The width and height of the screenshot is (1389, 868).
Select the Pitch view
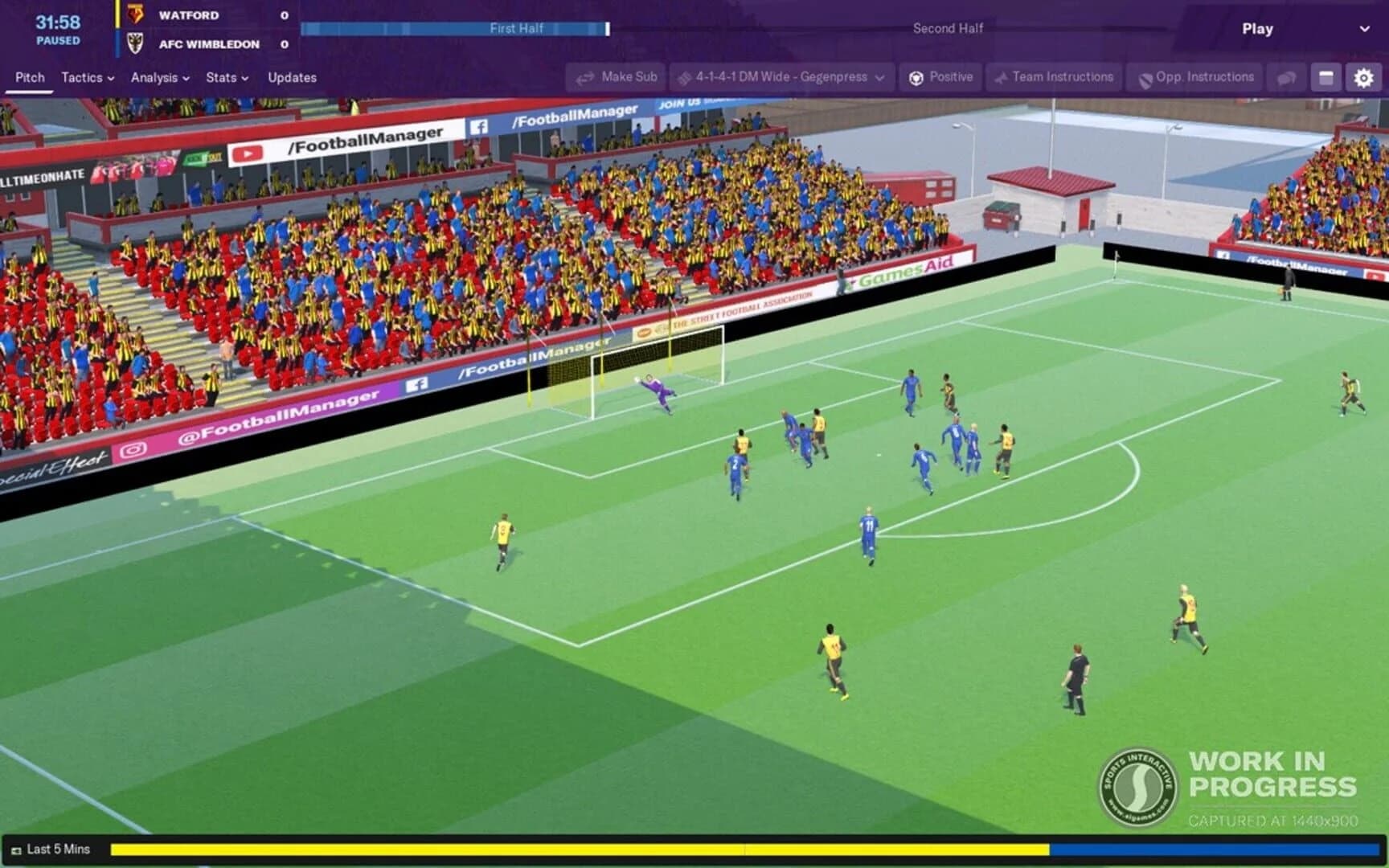pyautogui.click(x=30, y=77)
